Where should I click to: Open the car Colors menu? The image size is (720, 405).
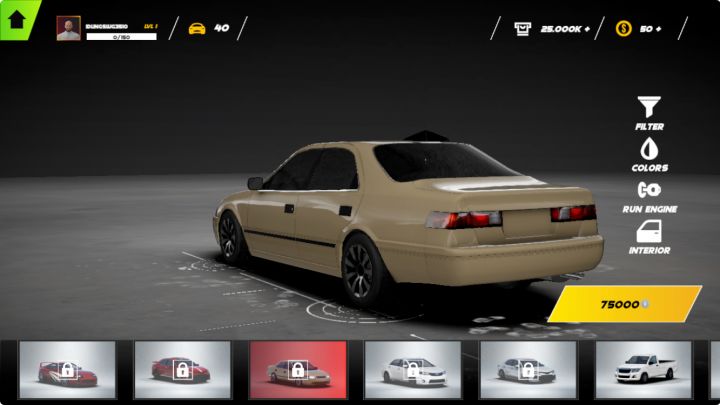[649, 154]
